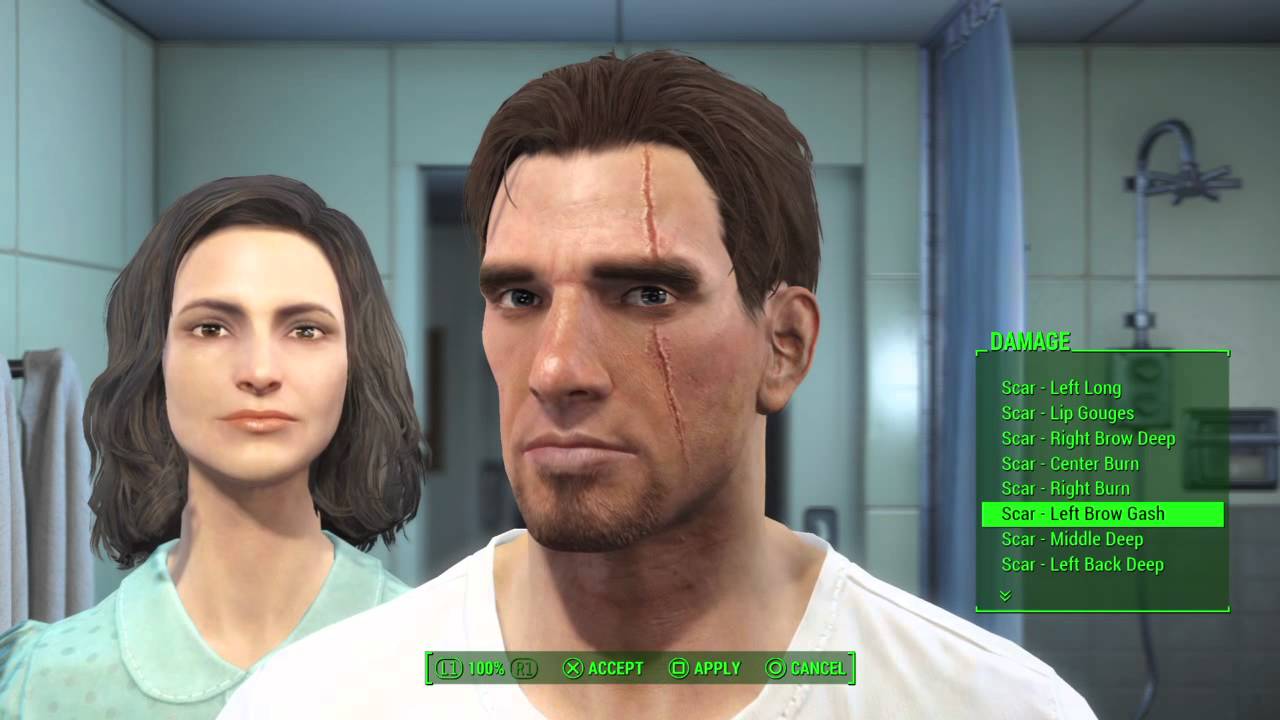Click the ACCEPT label in the bottom bar
The width and height of the screenshot is (1280, 720).
(615, 667)
